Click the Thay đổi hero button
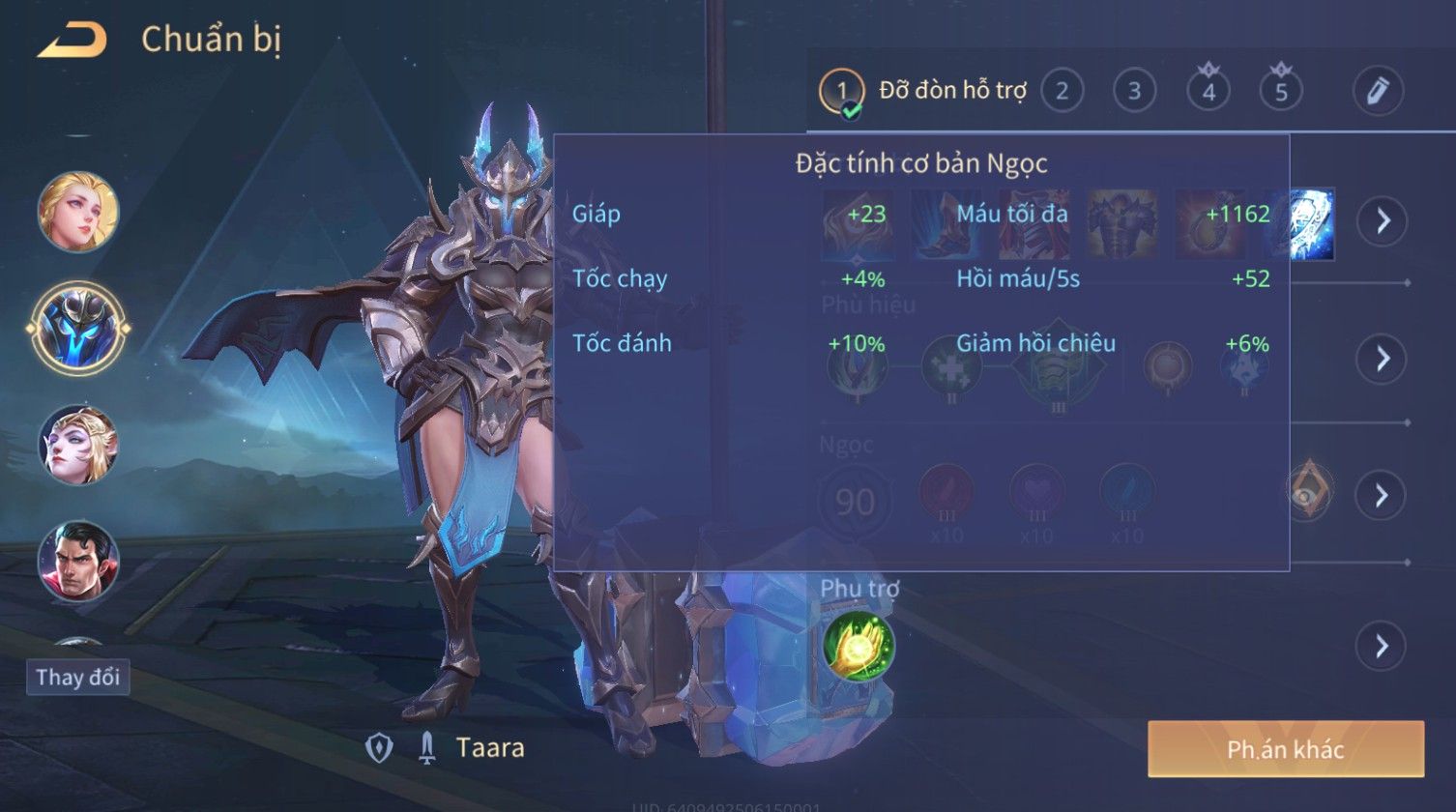Image resolution: width=1456 pixels, height=812 pixels. coord(77,677)
